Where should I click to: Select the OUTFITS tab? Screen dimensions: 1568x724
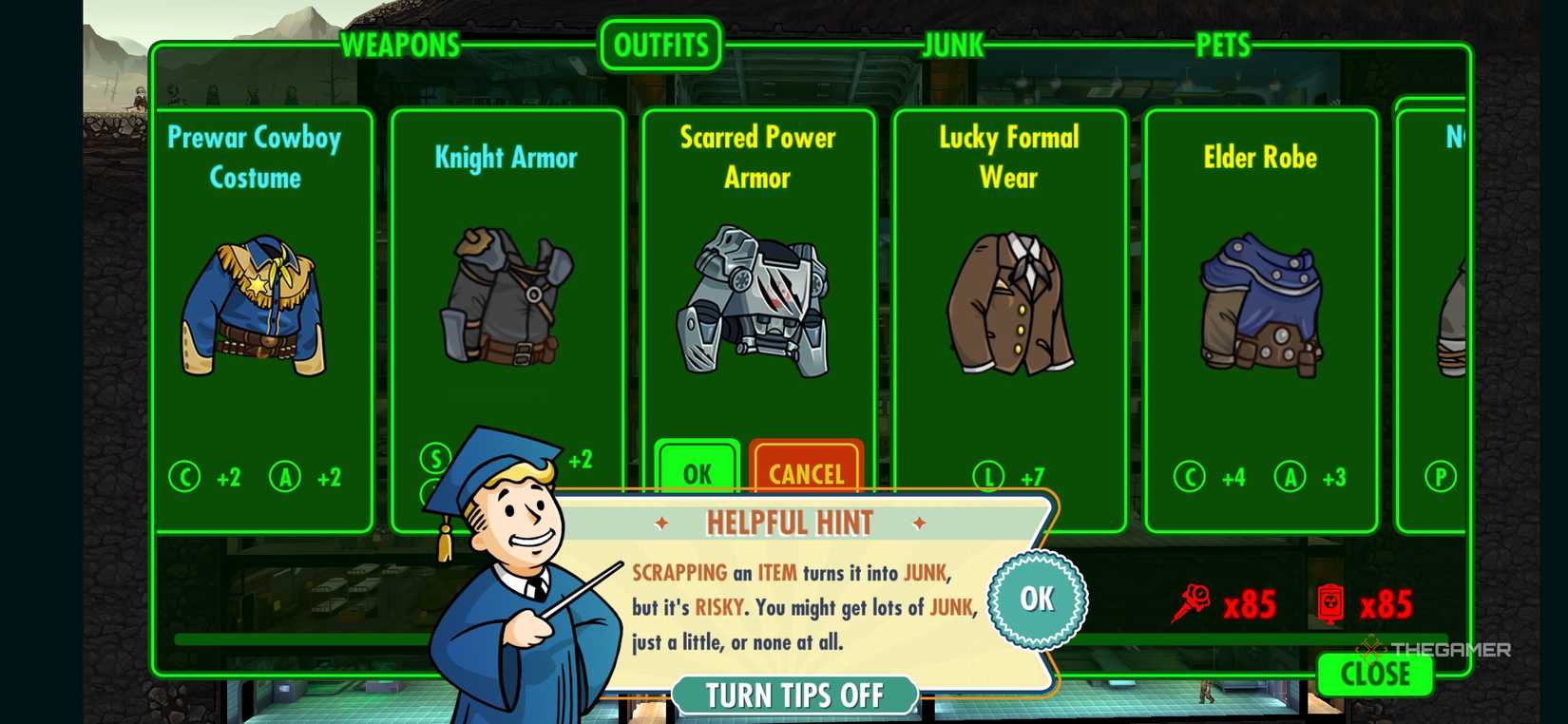tap(660, 44)
